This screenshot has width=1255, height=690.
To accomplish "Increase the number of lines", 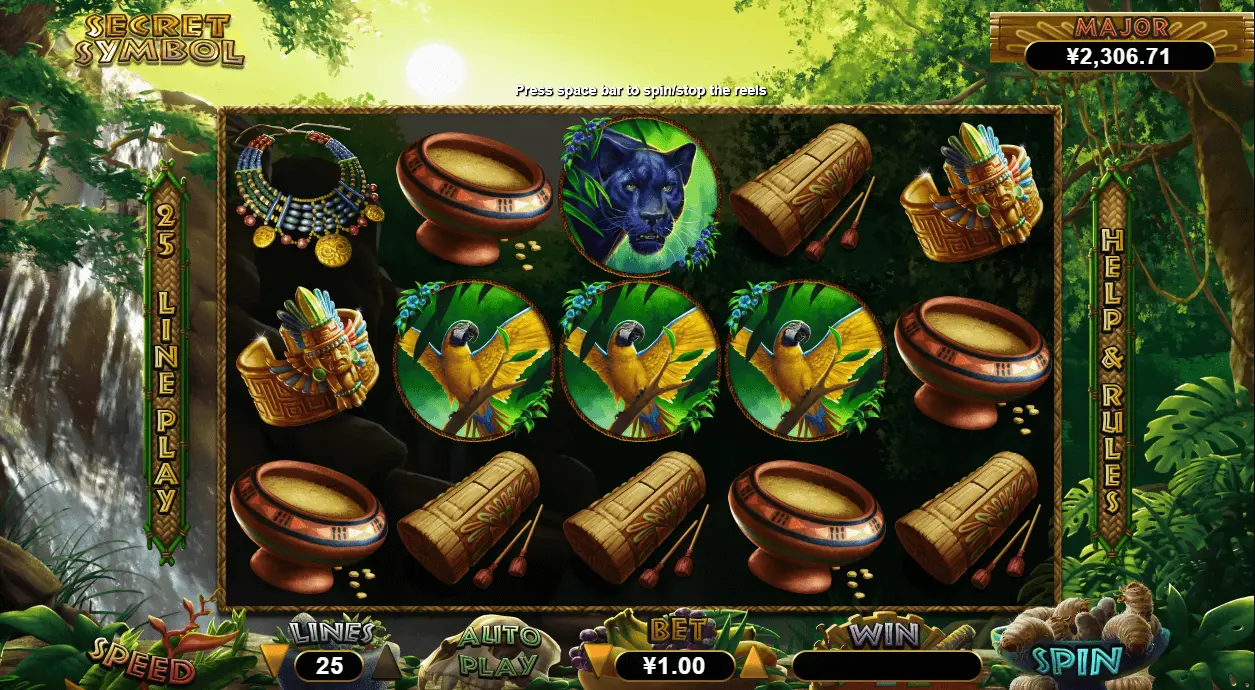I will point(387,661).
